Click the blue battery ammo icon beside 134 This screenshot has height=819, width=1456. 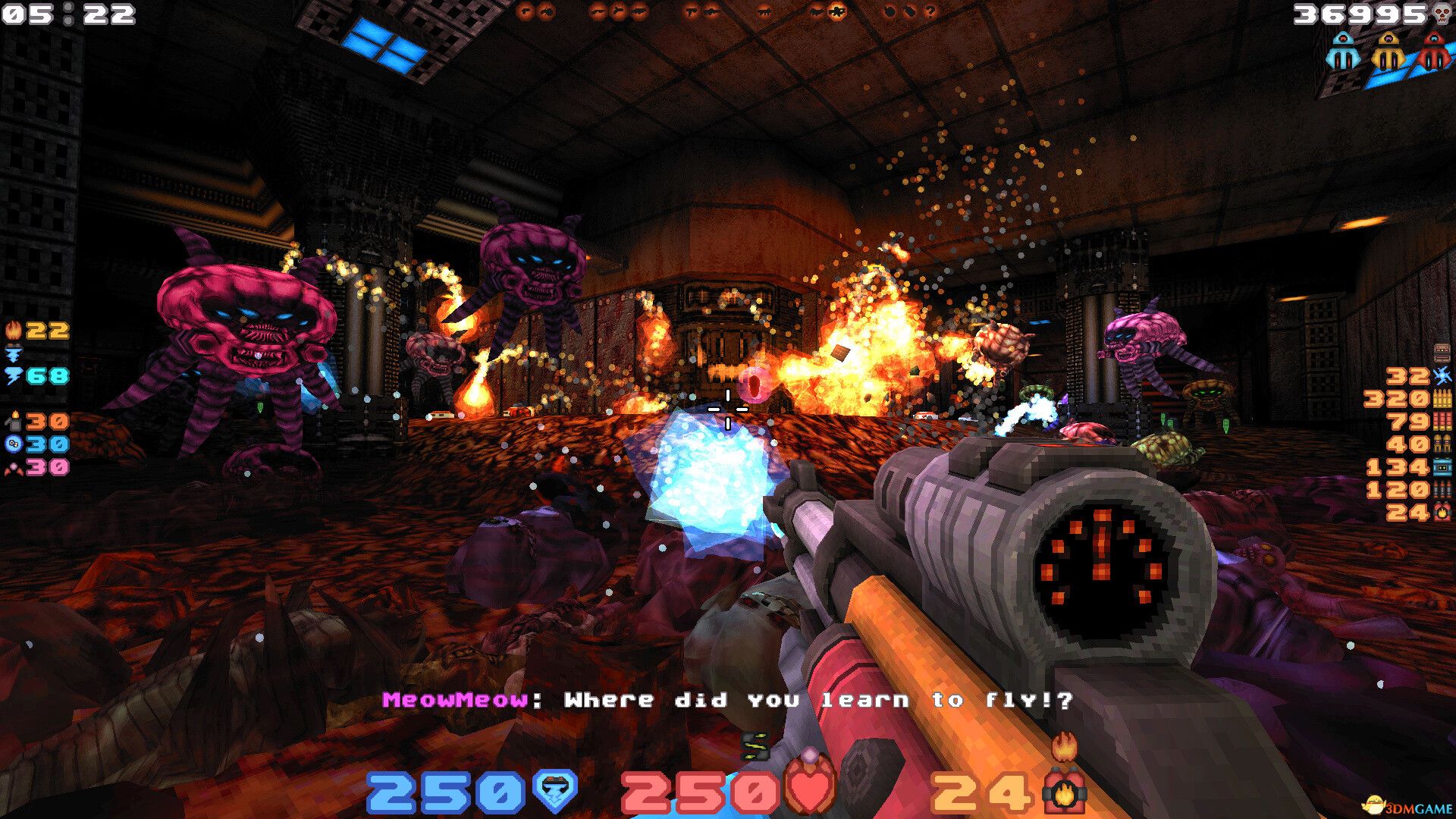[1442, 466]
